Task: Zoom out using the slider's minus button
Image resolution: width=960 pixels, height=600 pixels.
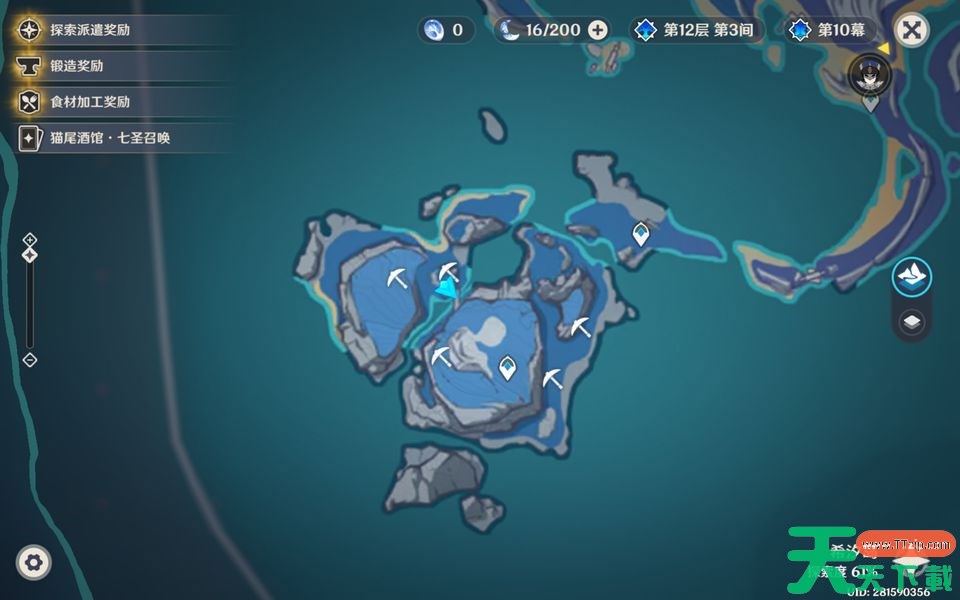Action: [30, 360]
